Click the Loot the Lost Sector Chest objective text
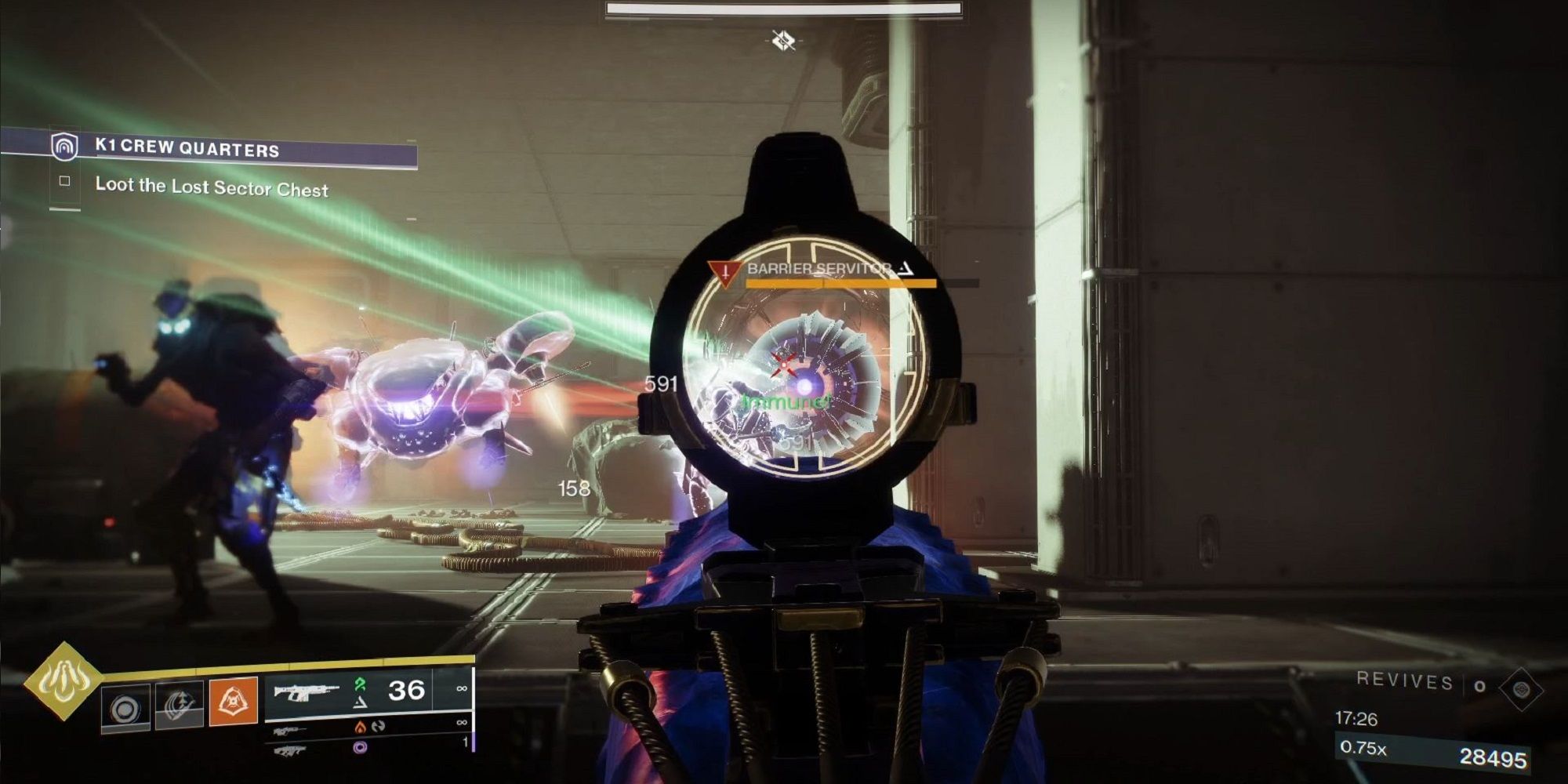 coord(212,190)
